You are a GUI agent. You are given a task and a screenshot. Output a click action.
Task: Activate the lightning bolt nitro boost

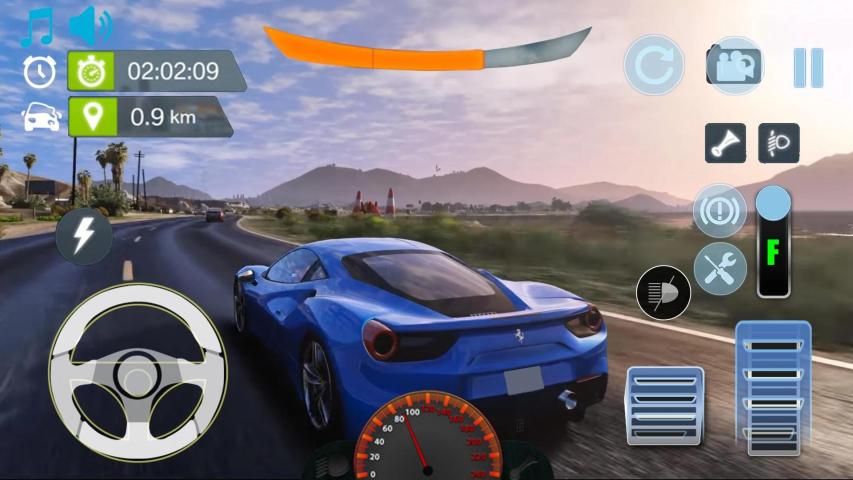pos(84,237)
